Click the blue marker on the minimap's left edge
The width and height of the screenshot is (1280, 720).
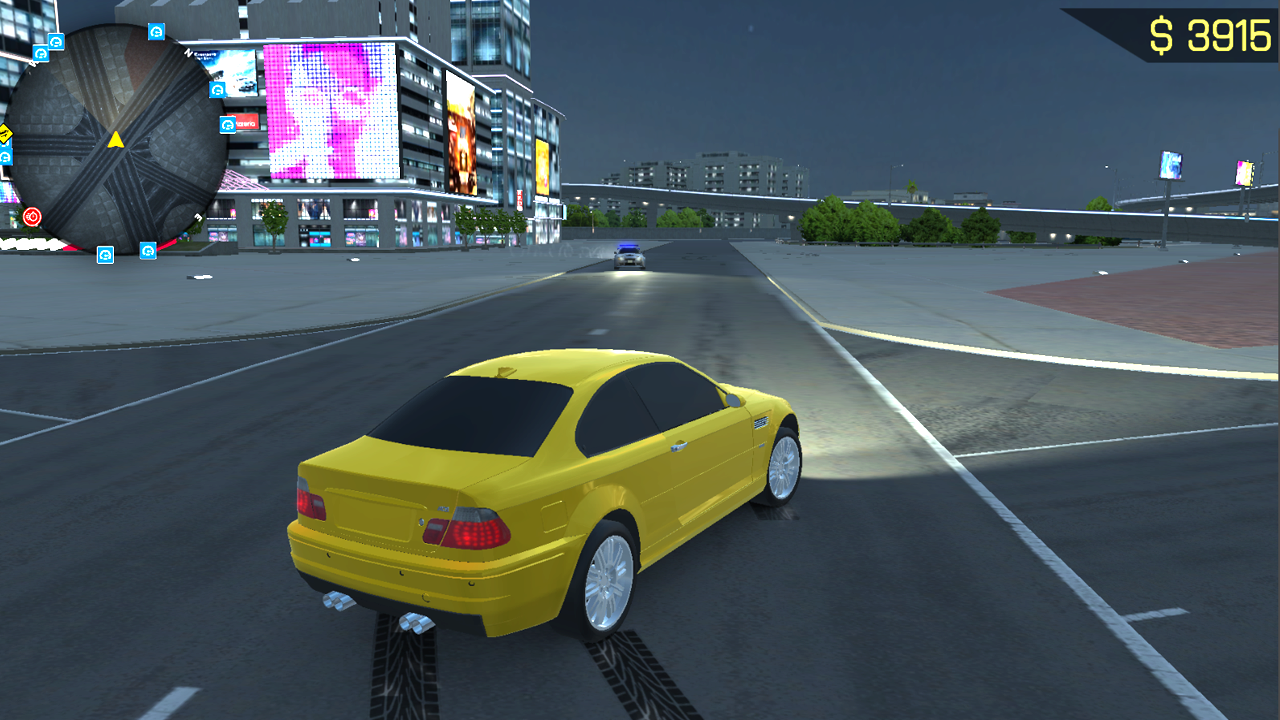pyautogui.click(x=5, y=157)
